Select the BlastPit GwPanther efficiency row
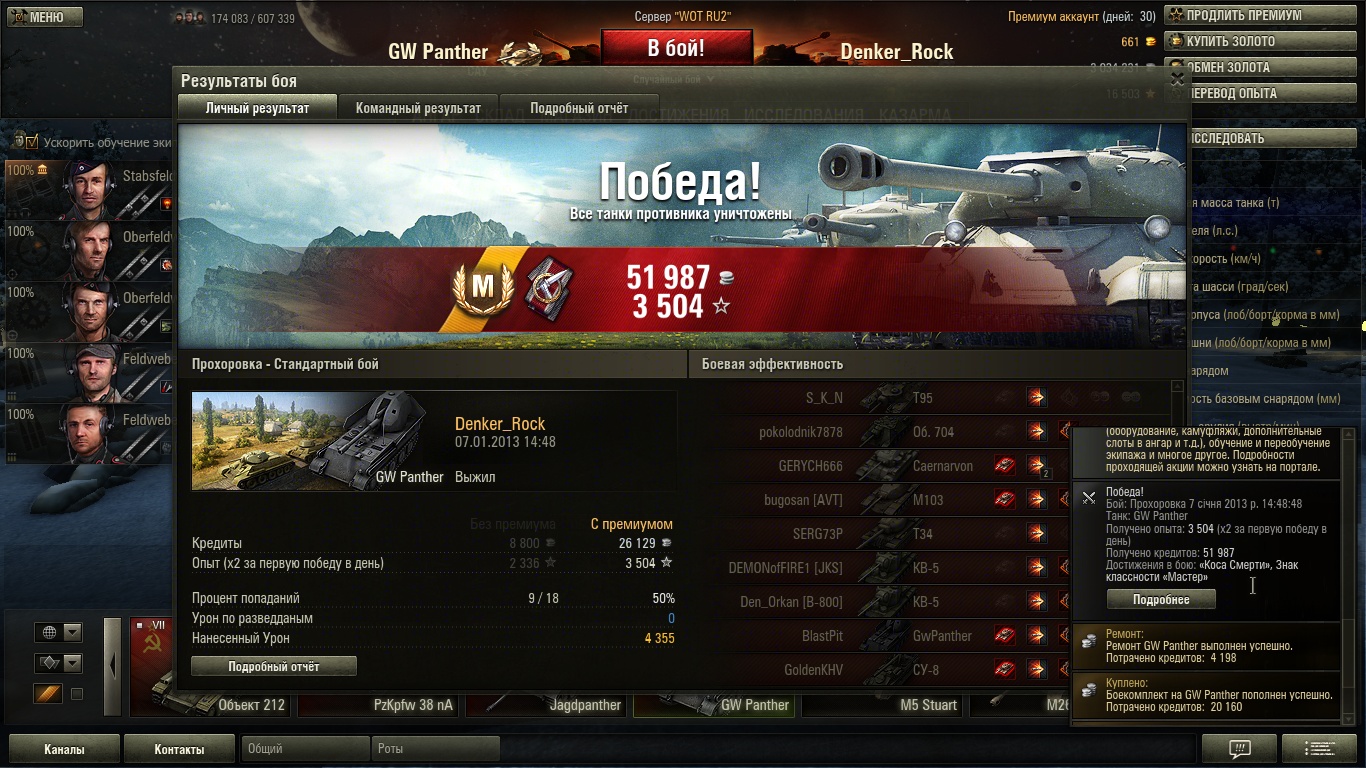The height and width of the screenshot is (768, 1366). (900, 636)
